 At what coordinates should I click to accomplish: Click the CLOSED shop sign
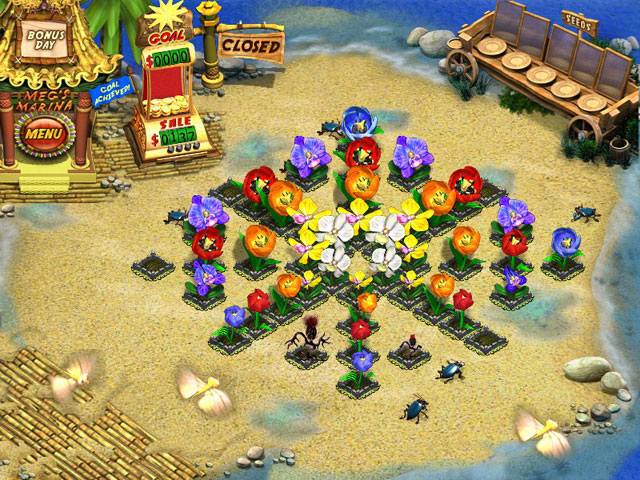point(250,45)
